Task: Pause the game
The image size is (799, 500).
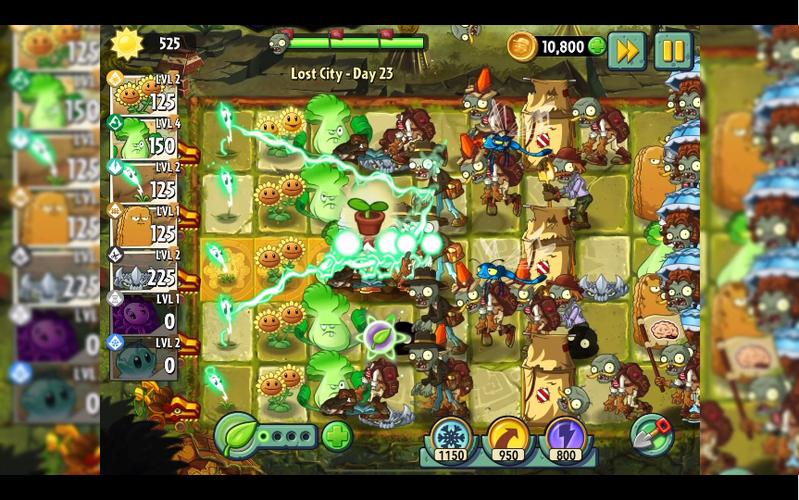Action: point(673,50)
